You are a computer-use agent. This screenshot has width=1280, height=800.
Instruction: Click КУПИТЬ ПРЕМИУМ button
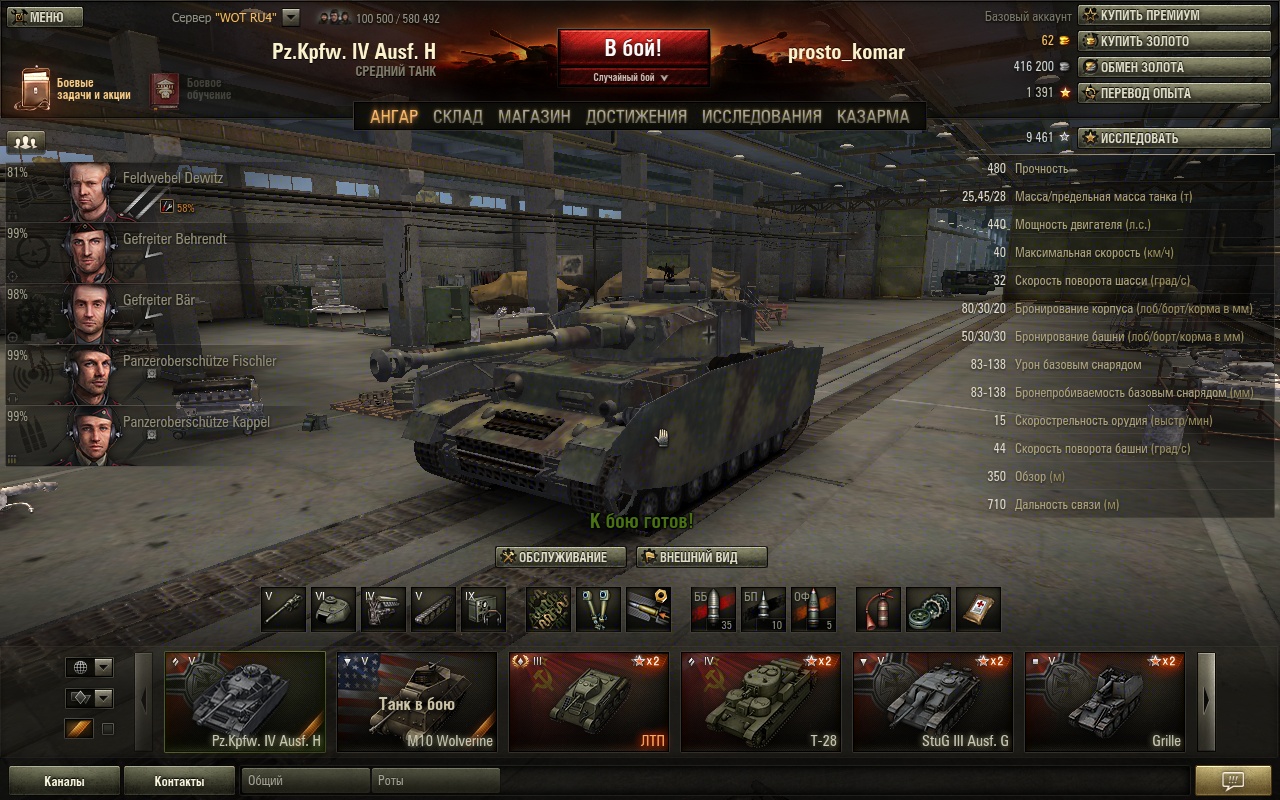pyautogui.click(x=1174, y=15)
